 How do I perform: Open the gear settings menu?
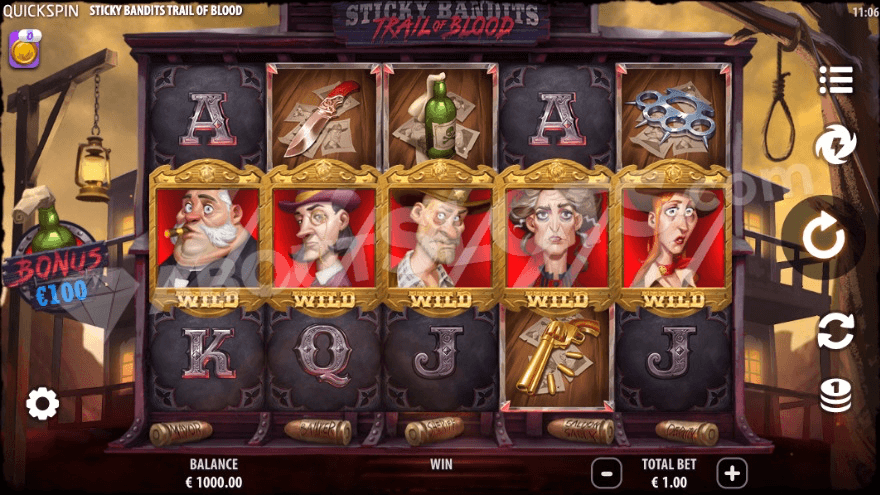(42, 404)
